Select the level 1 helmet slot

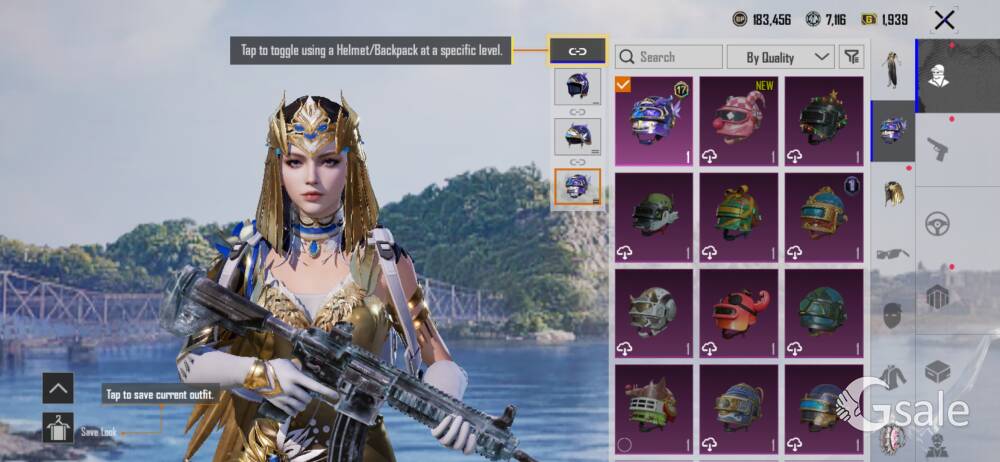(577, 87)
